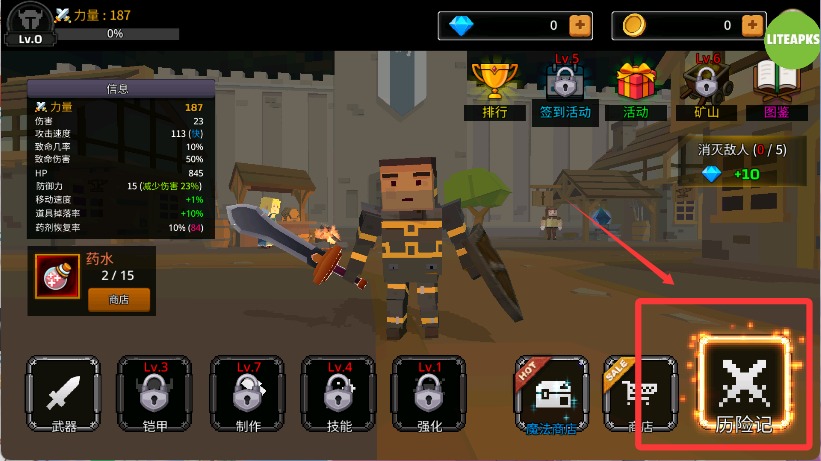Screen dimensions: 821x461
Task: Tap the locked 技能 skills button
Action: click(339, 394)
